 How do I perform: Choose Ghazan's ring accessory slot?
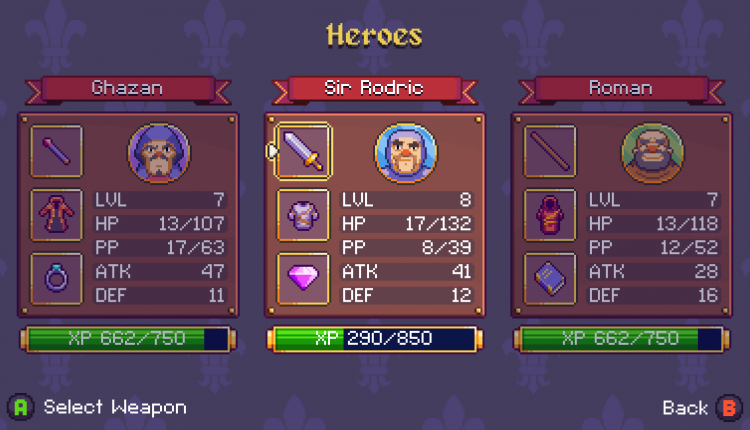click(56, 278)
